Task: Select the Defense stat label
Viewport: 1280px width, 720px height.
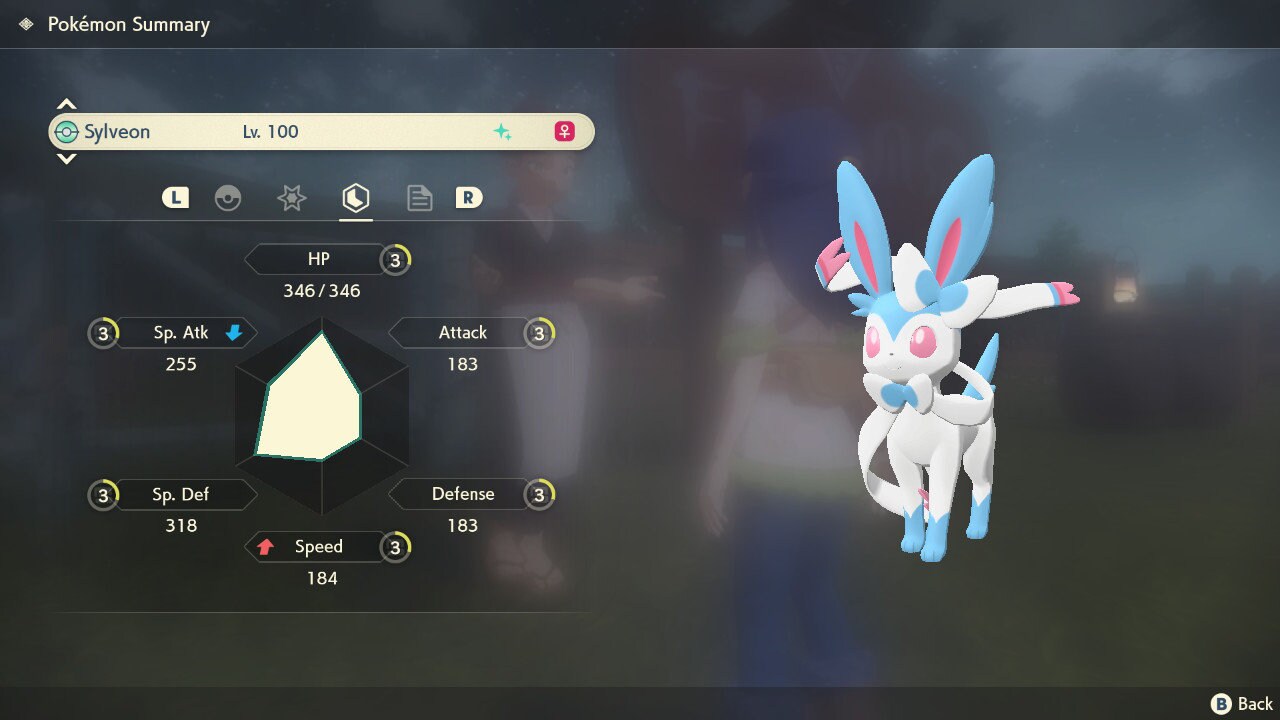Action: 461,494
